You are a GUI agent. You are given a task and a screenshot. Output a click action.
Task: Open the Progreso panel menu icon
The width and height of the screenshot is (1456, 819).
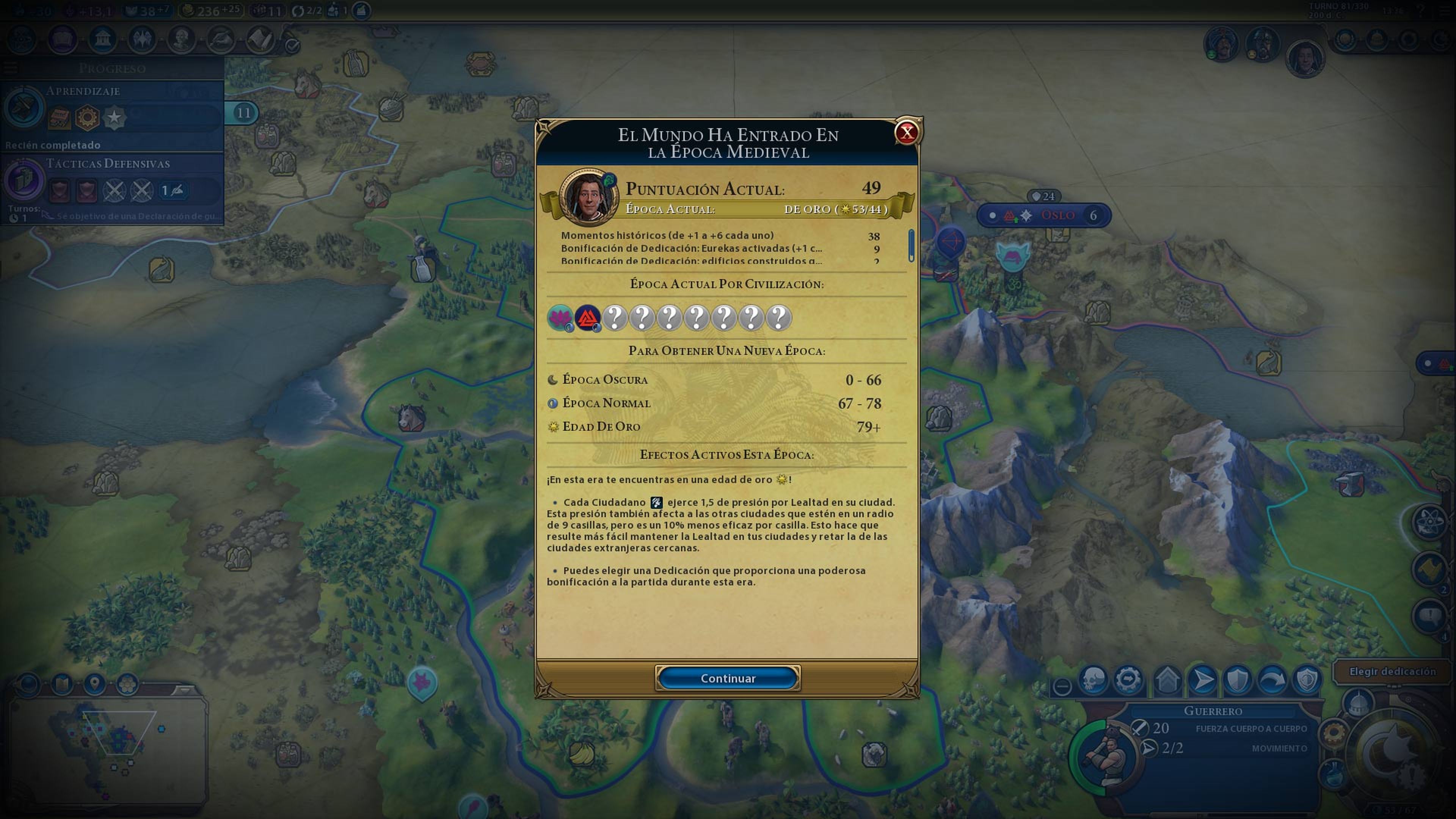tap(9, 68)
